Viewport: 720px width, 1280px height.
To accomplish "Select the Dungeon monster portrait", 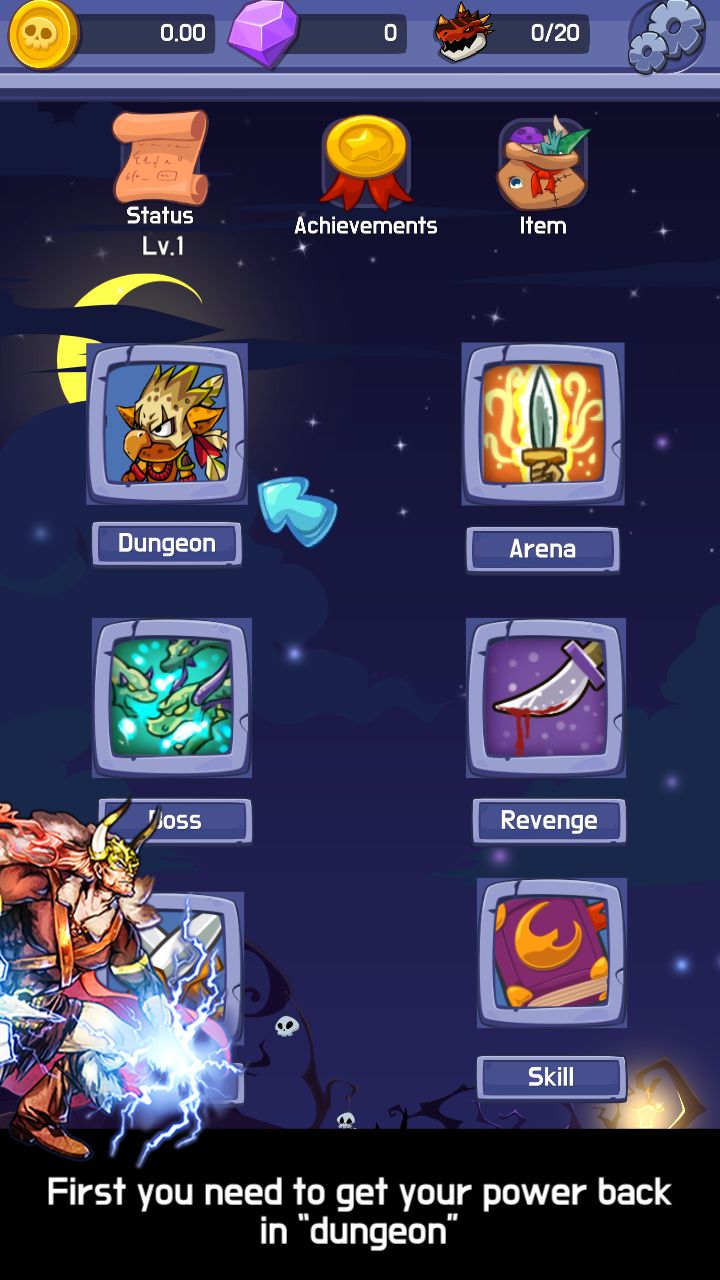I will [x=167, y=423].
